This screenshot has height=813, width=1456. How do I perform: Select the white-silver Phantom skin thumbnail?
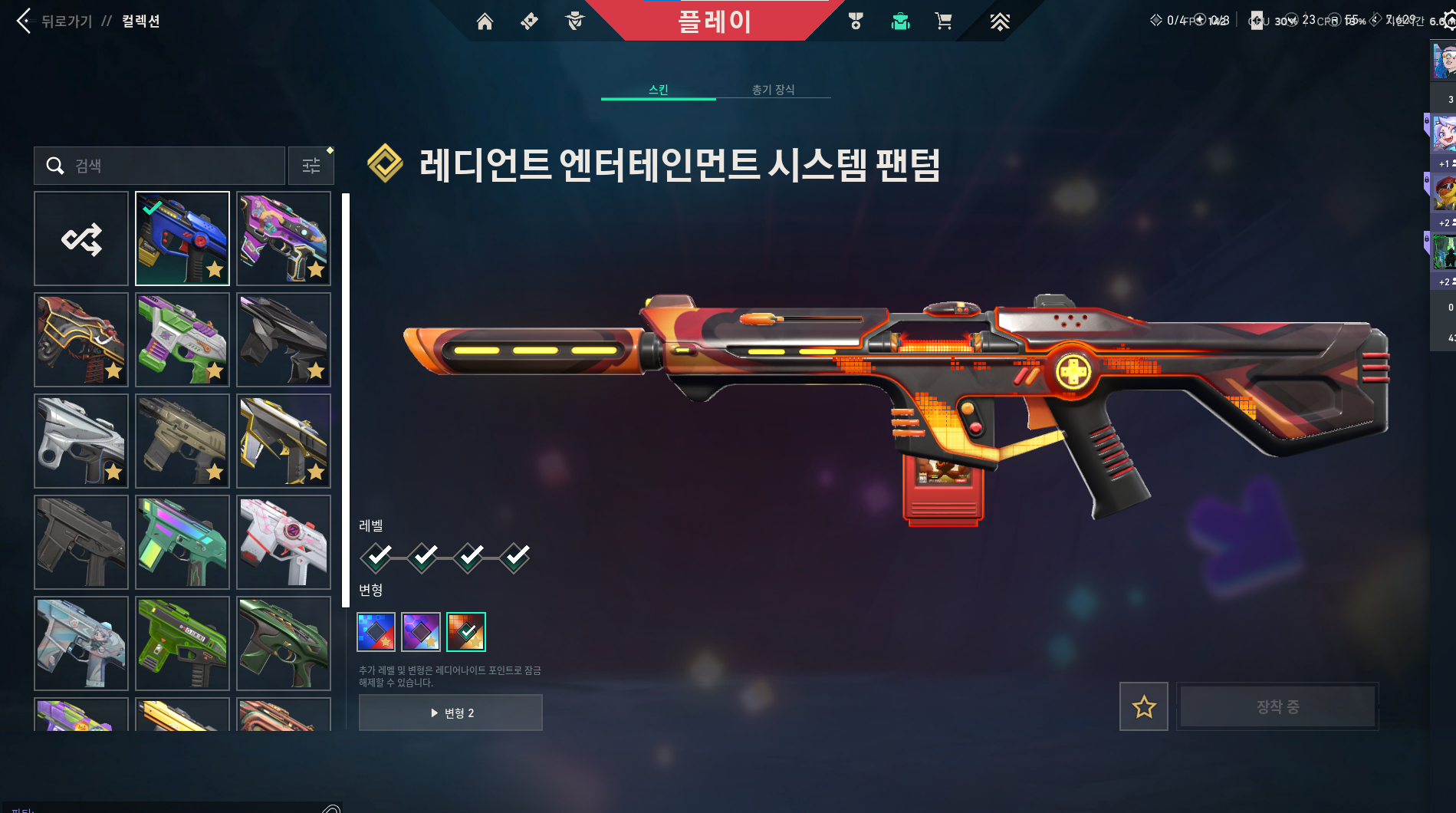[x=81, y=441]
